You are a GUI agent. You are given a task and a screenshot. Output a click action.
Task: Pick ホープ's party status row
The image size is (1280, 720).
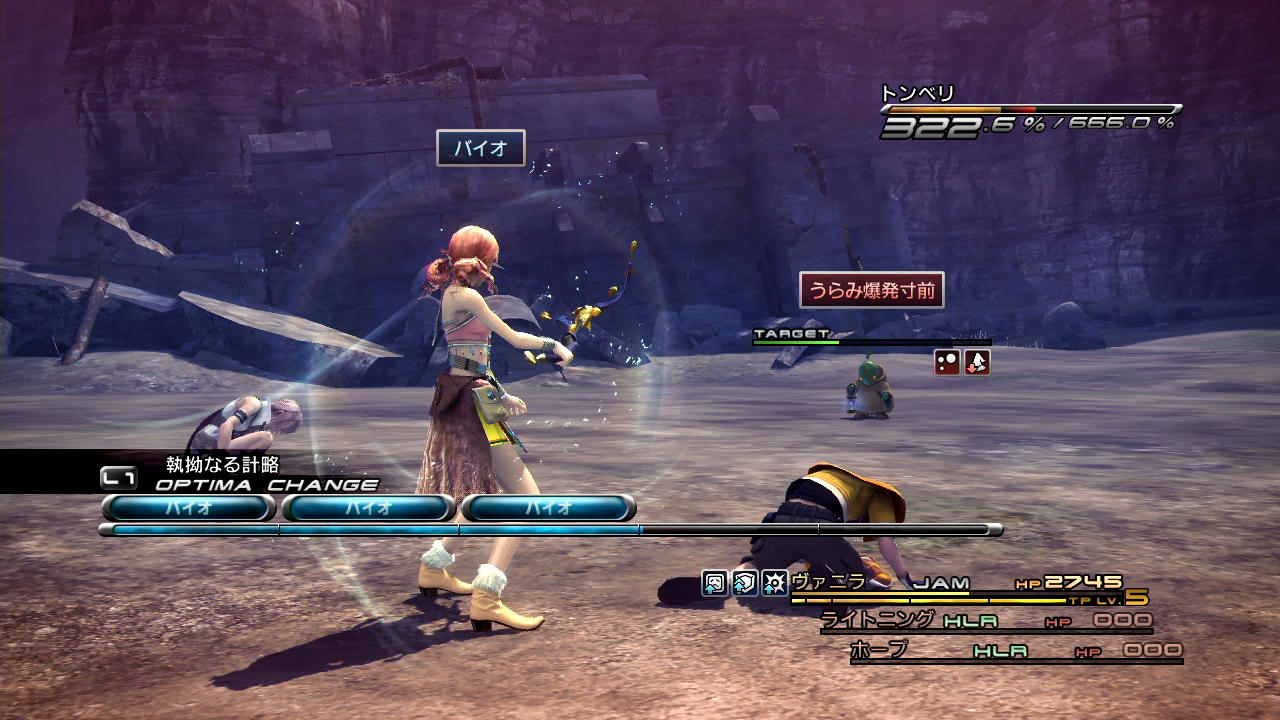tap(1014, 651)
